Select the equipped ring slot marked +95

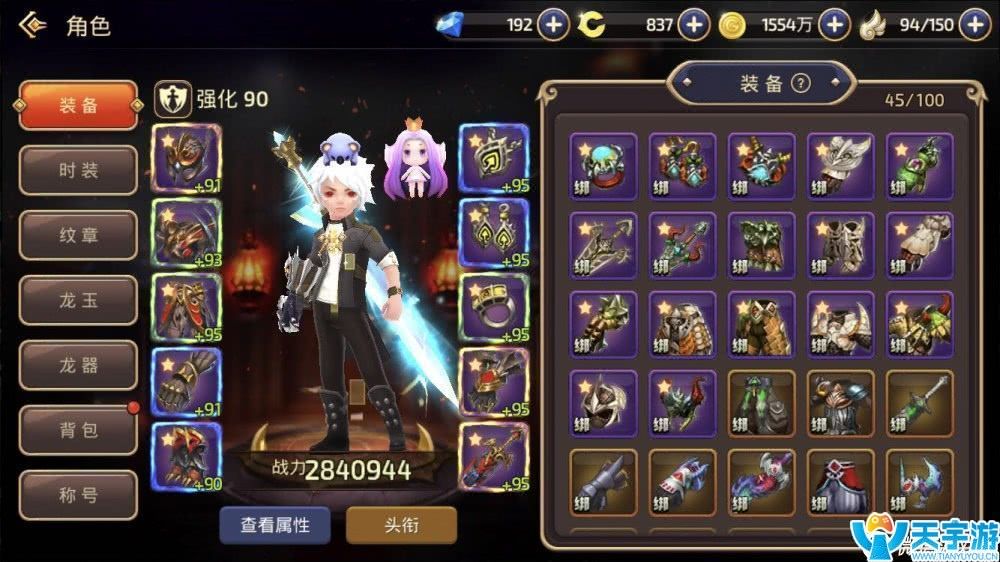click(x=493, y=309)
